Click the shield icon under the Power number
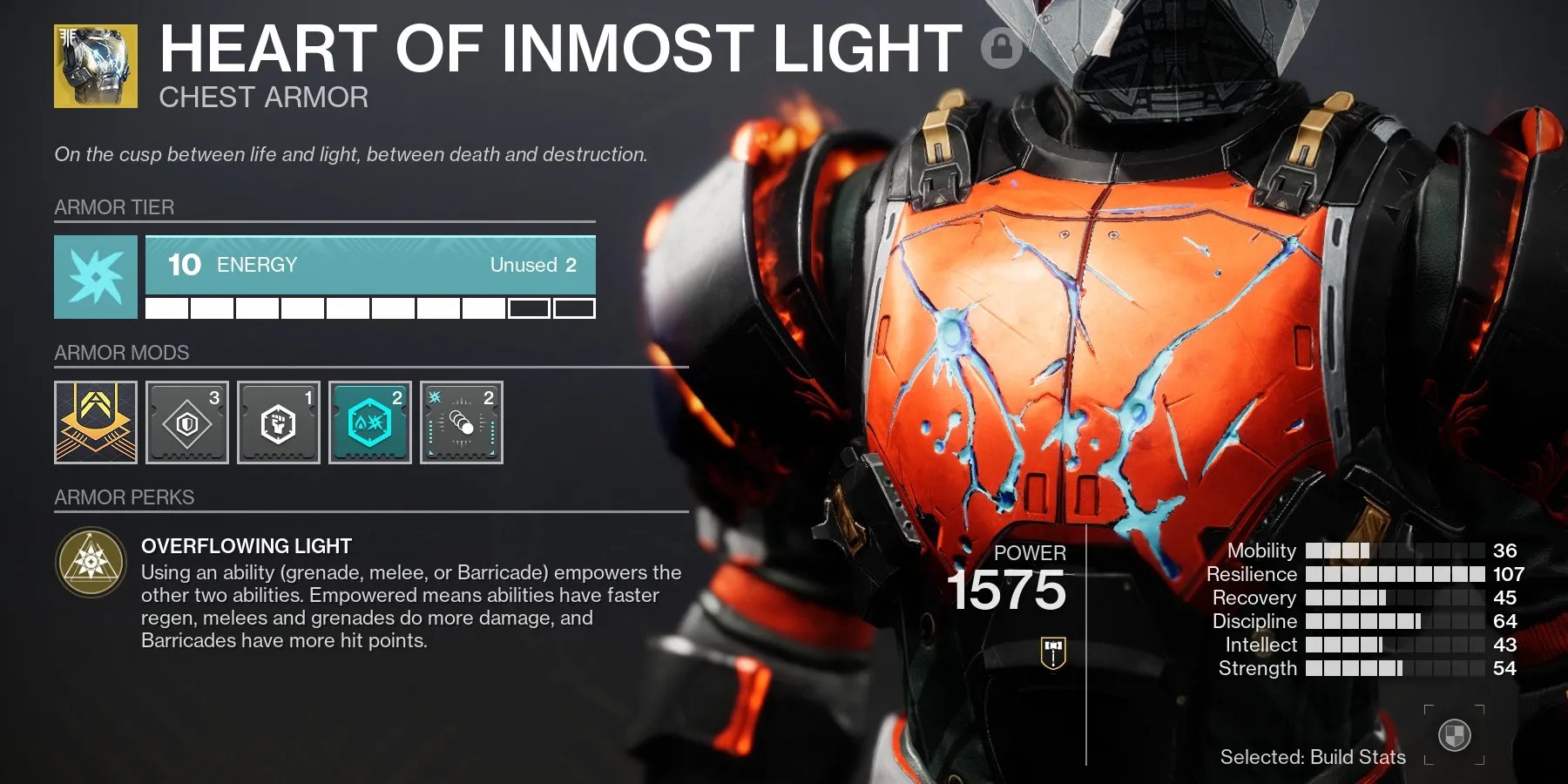This screenshot has height=784, width=1568. tap(1051, 654)
